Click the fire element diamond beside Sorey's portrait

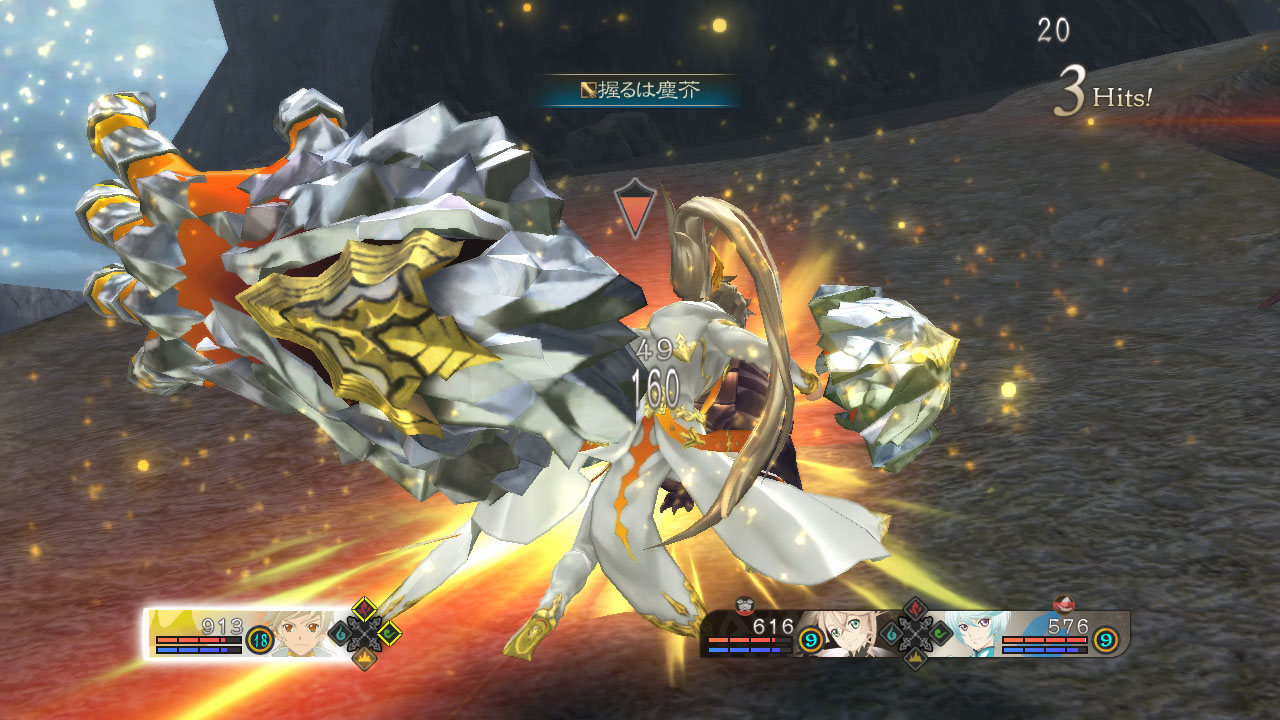[364, 608]
